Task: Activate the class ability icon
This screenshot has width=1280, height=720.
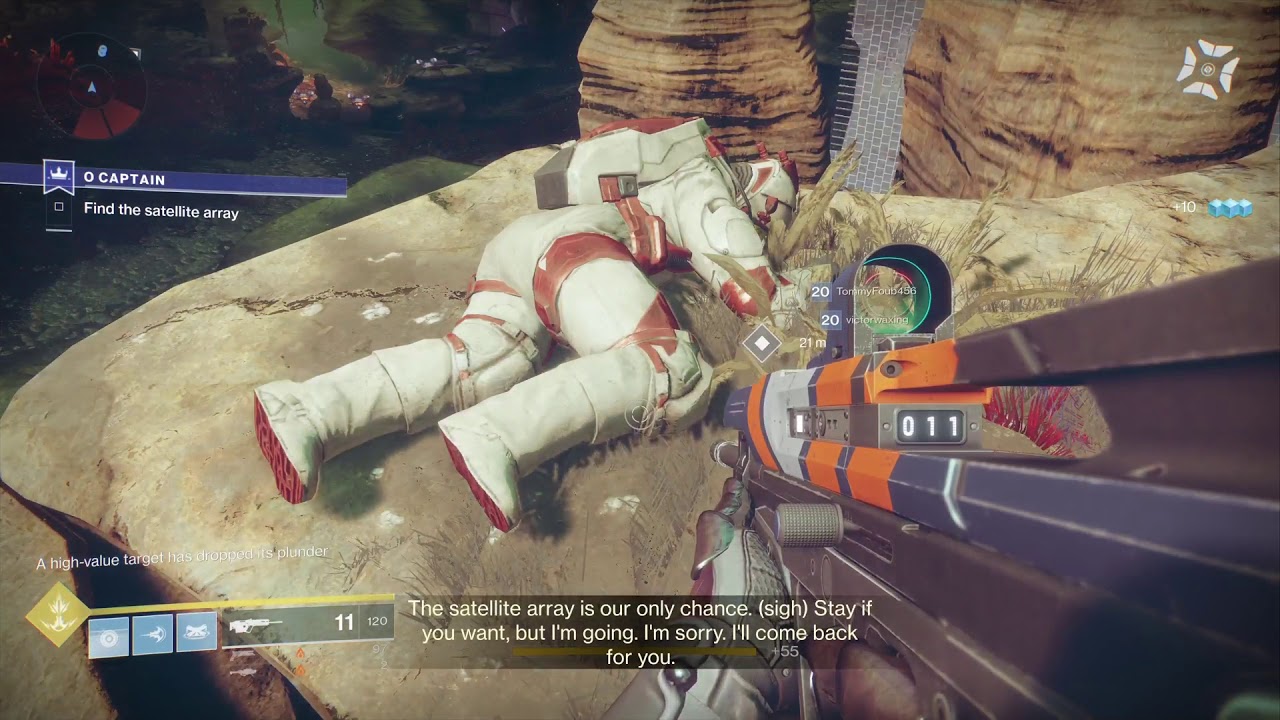Action: (197, 633)
